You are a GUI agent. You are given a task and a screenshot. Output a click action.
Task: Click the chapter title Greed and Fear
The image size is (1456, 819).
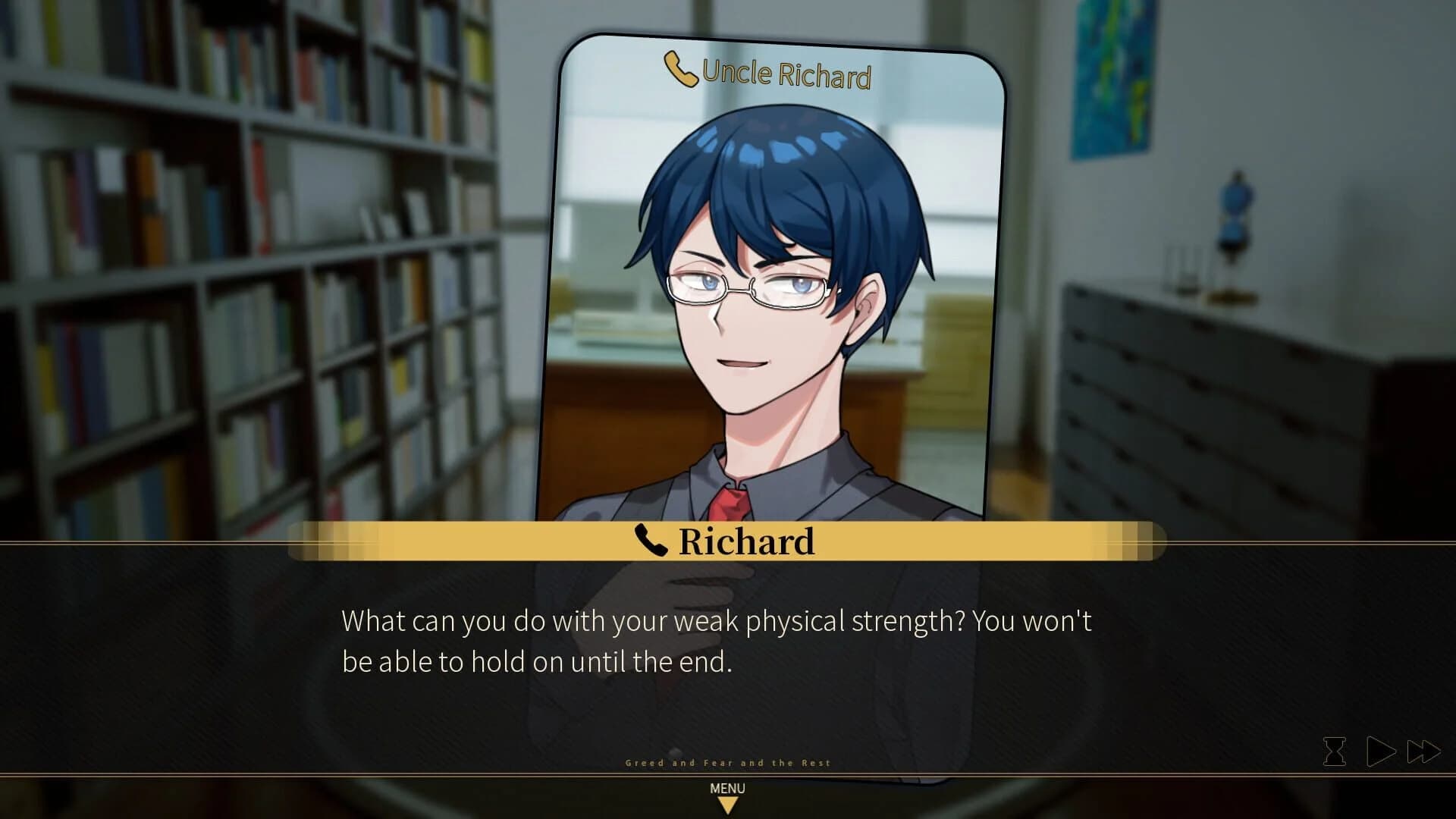click(728, 763)
